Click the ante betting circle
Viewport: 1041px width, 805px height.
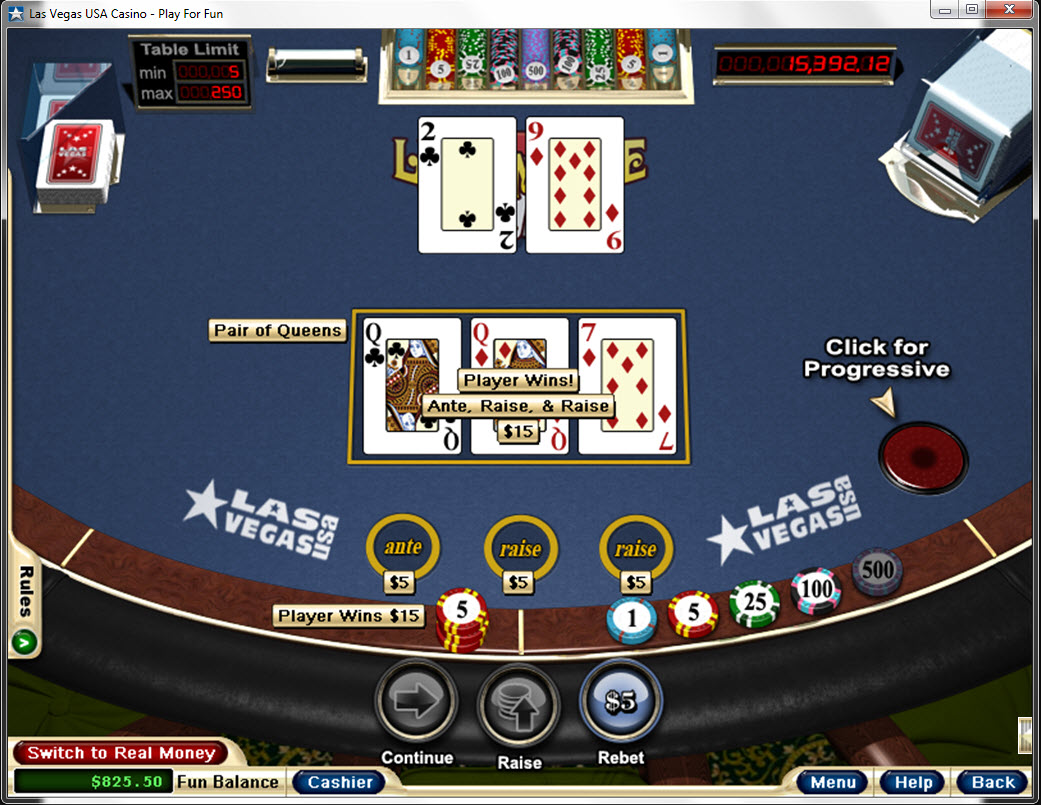403,547
